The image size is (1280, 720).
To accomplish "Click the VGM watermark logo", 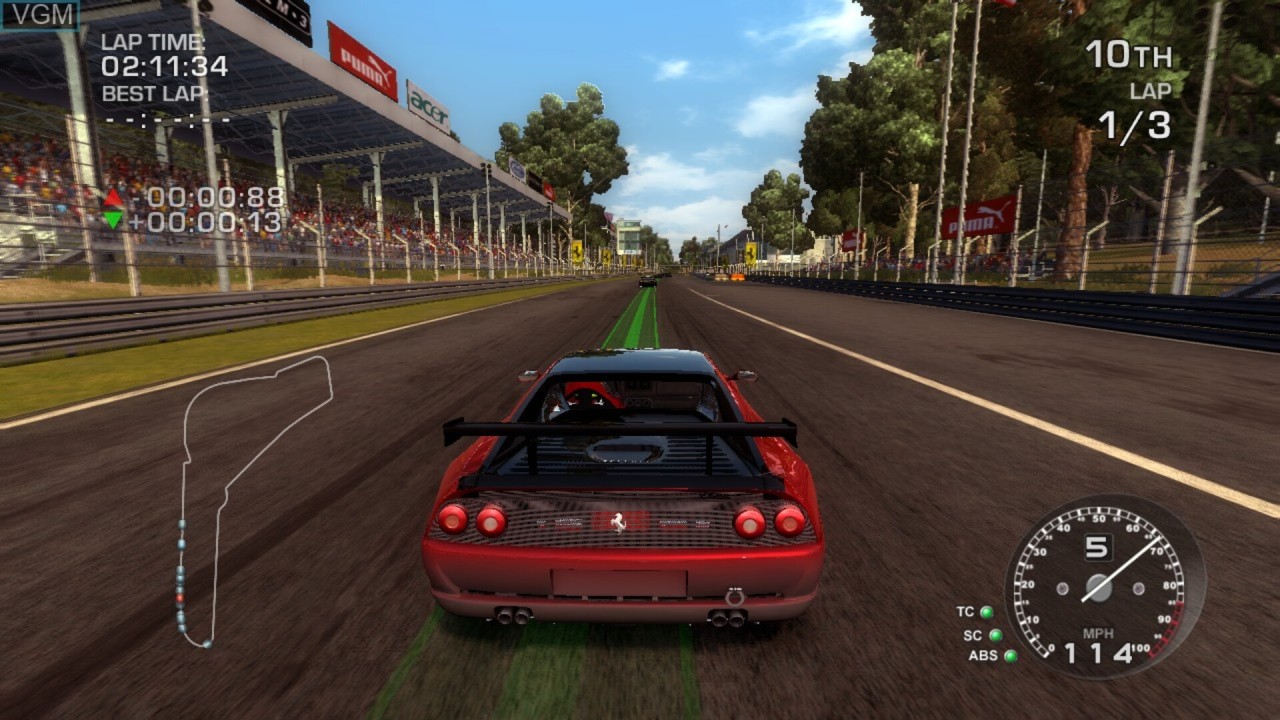I will (40, 14).
